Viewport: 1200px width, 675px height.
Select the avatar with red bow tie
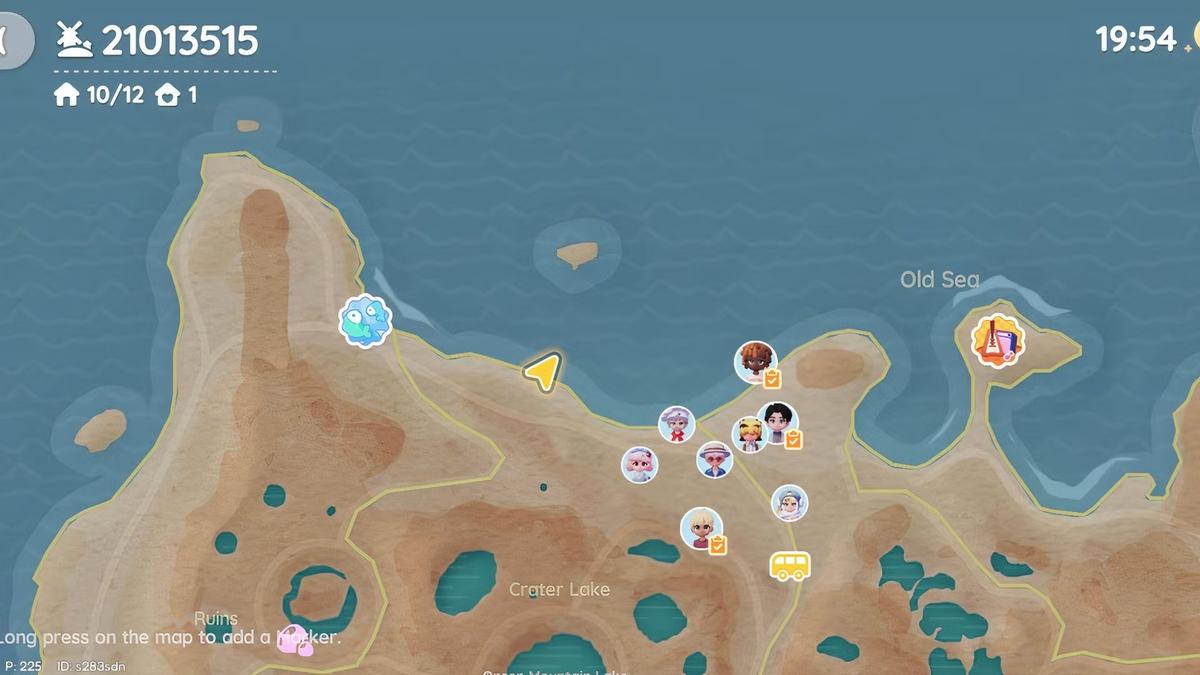tap(676, 424)
